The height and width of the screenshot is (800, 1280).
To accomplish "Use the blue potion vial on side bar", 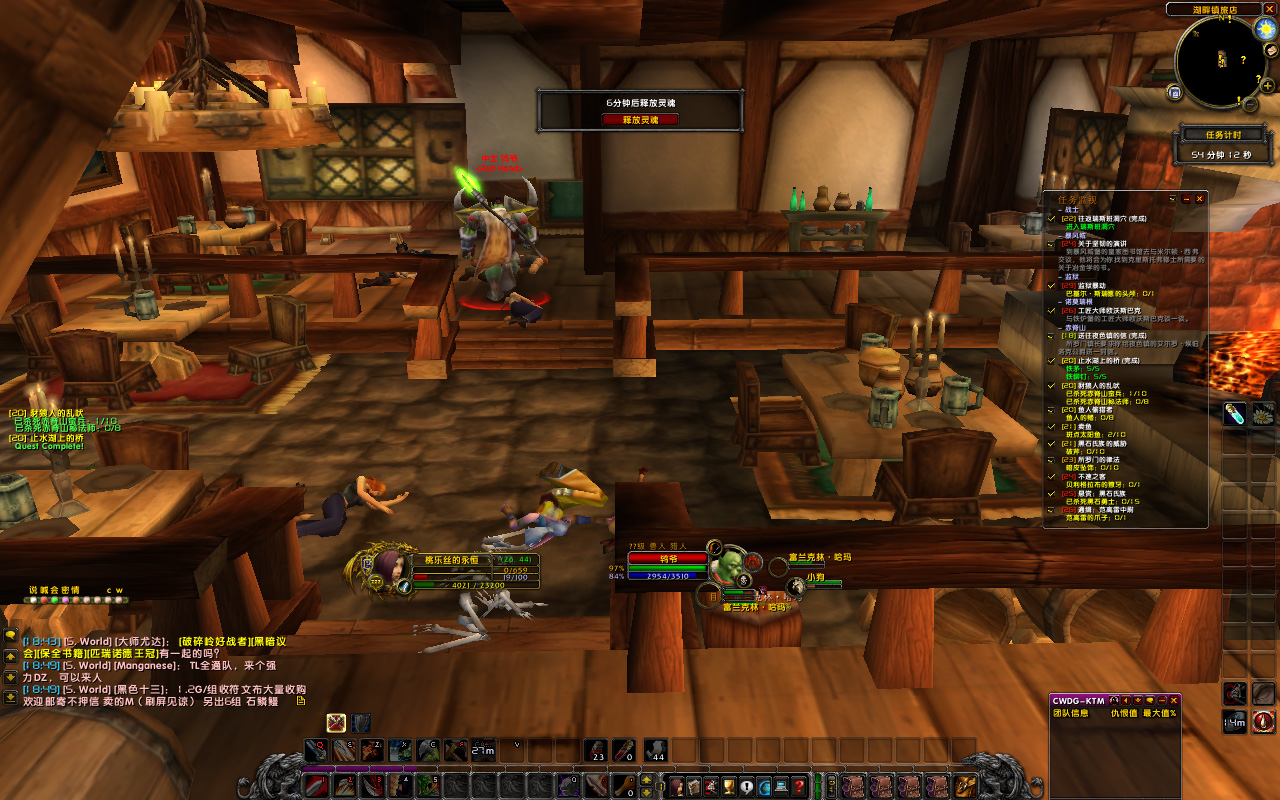I will (1235, 413).
